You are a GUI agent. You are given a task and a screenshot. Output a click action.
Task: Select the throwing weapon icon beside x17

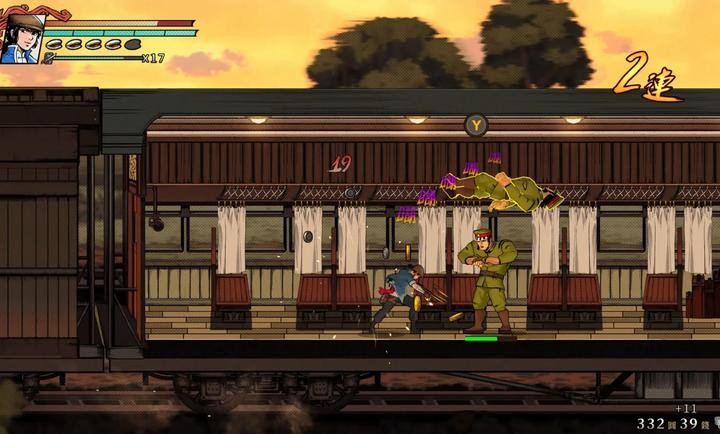click(x=49, y=58)
